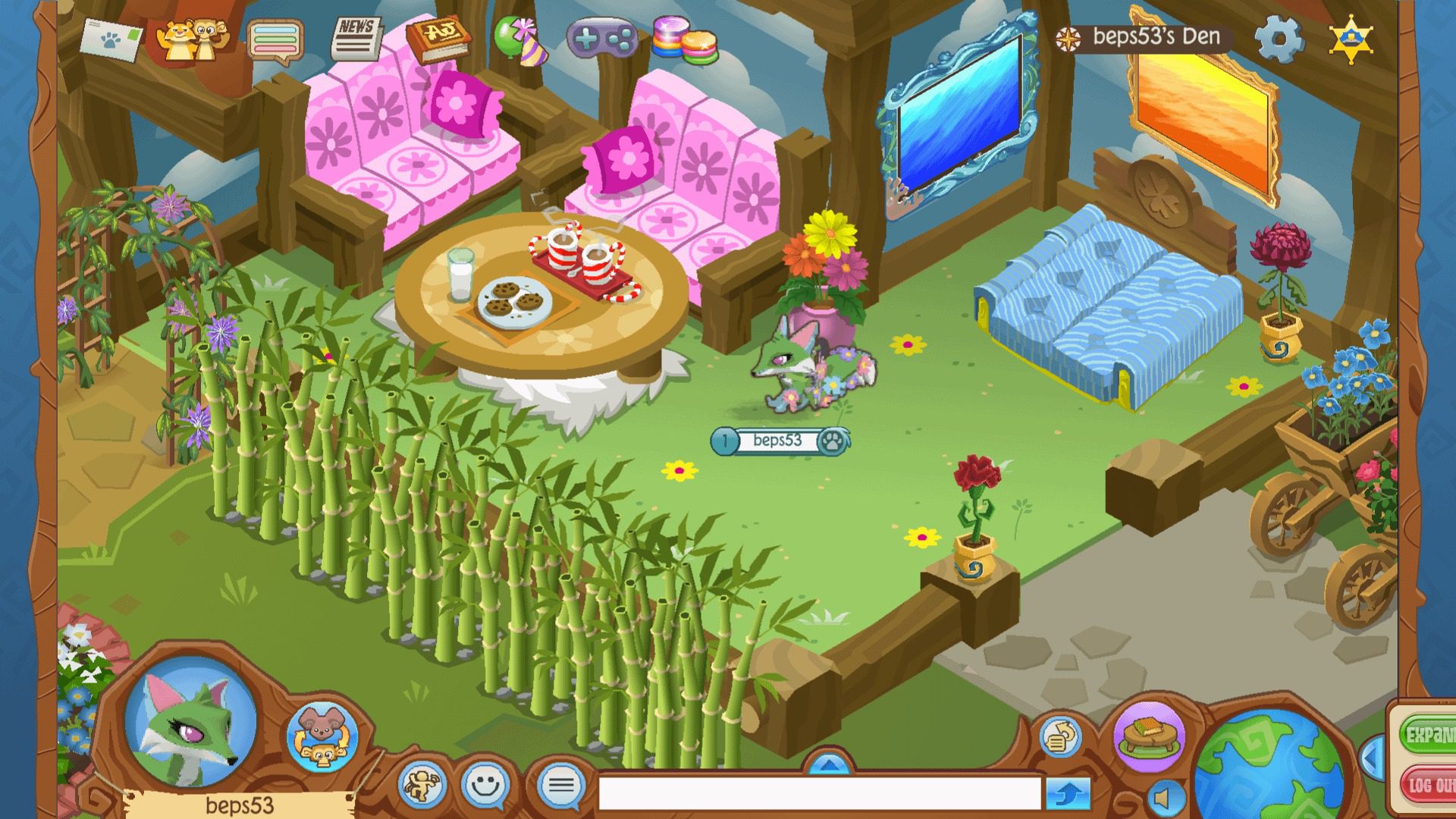Click the red Log Out button
This screenshot has width=1456, height=819.
(x=1429, y=786)
